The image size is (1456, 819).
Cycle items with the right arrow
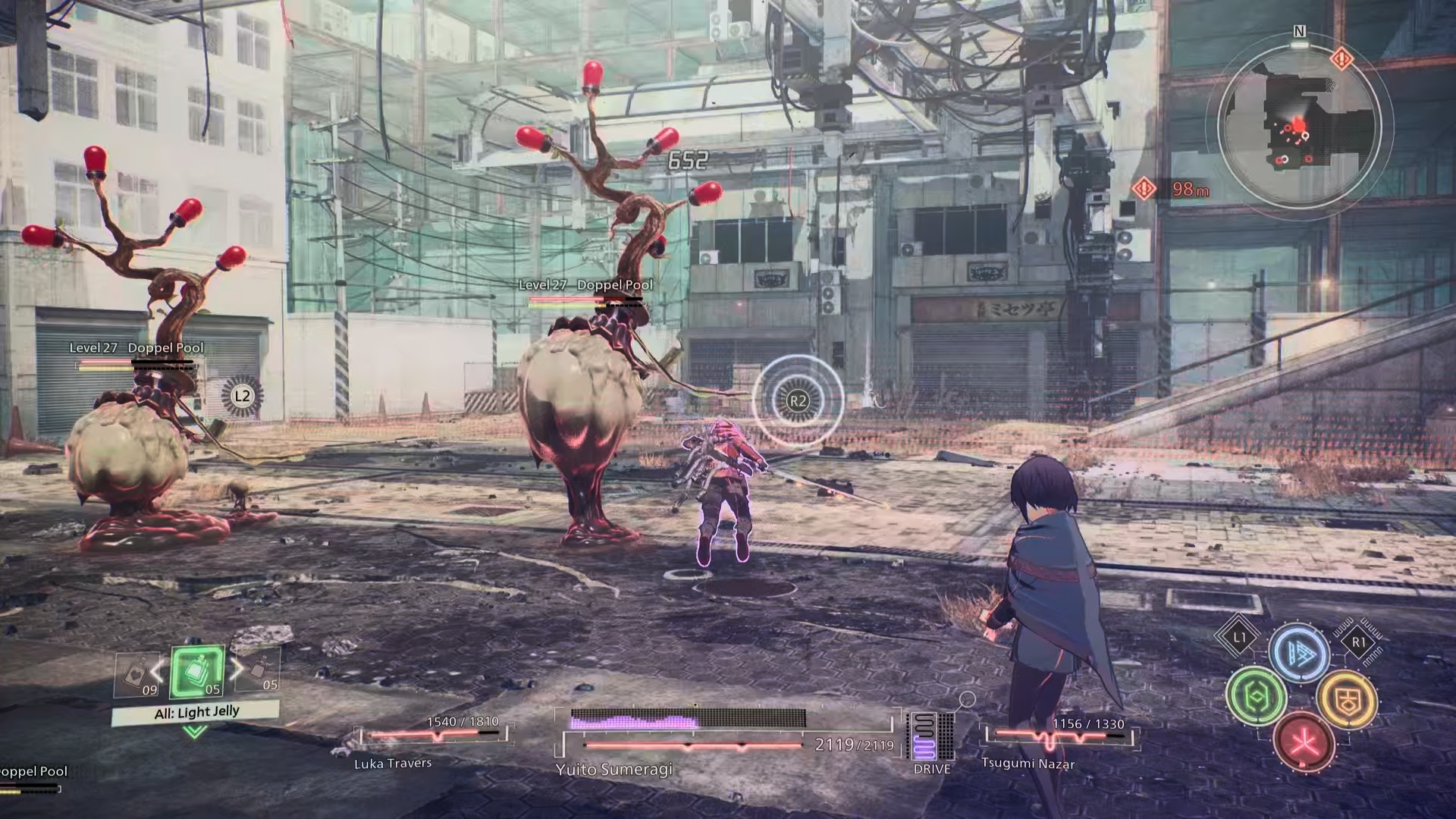coord(237,669)
